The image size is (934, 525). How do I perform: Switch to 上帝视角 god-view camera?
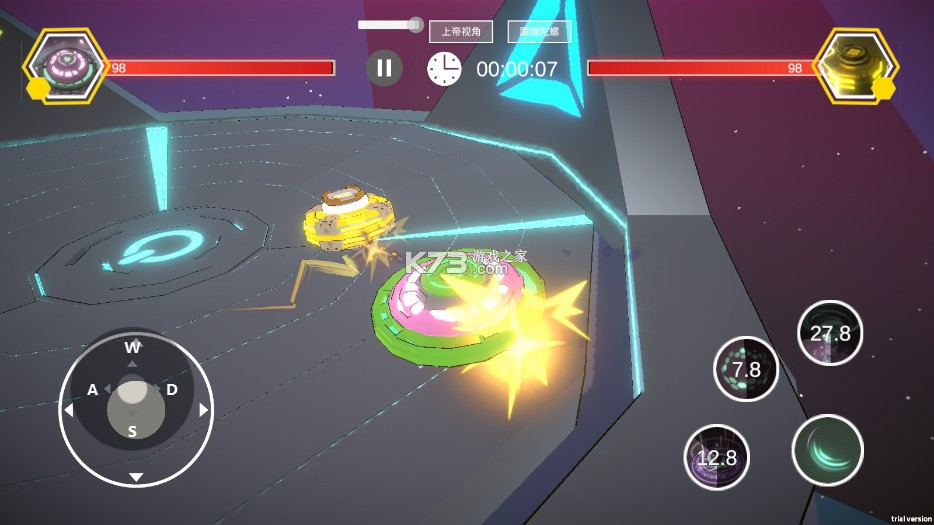tap(461, 32)
